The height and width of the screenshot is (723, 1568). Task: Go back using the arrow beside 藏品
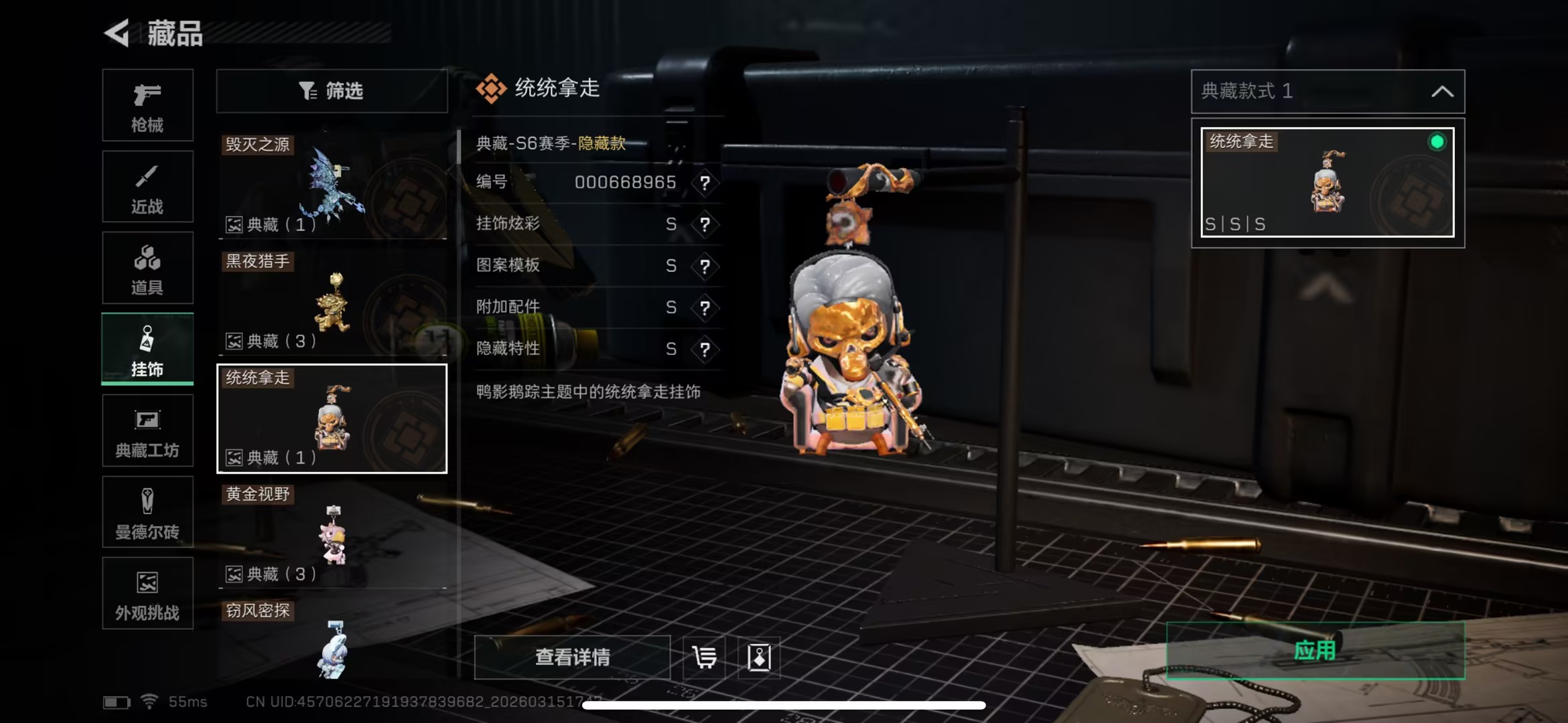tap(118, 34)
